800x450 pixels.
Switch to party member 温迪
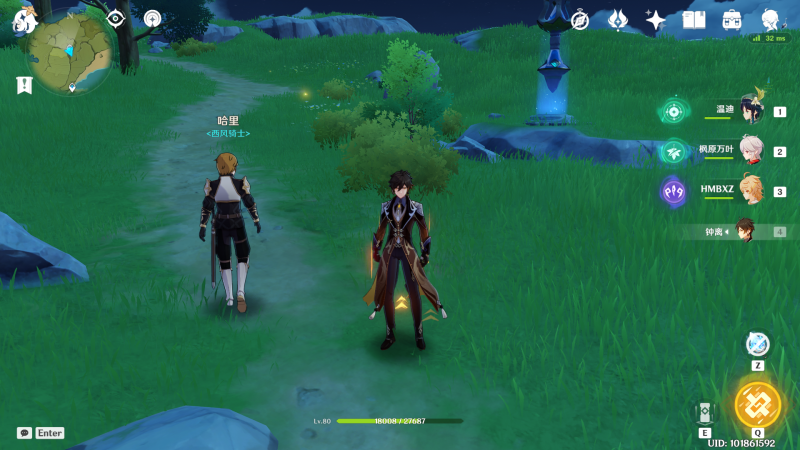tap(750, 111)
